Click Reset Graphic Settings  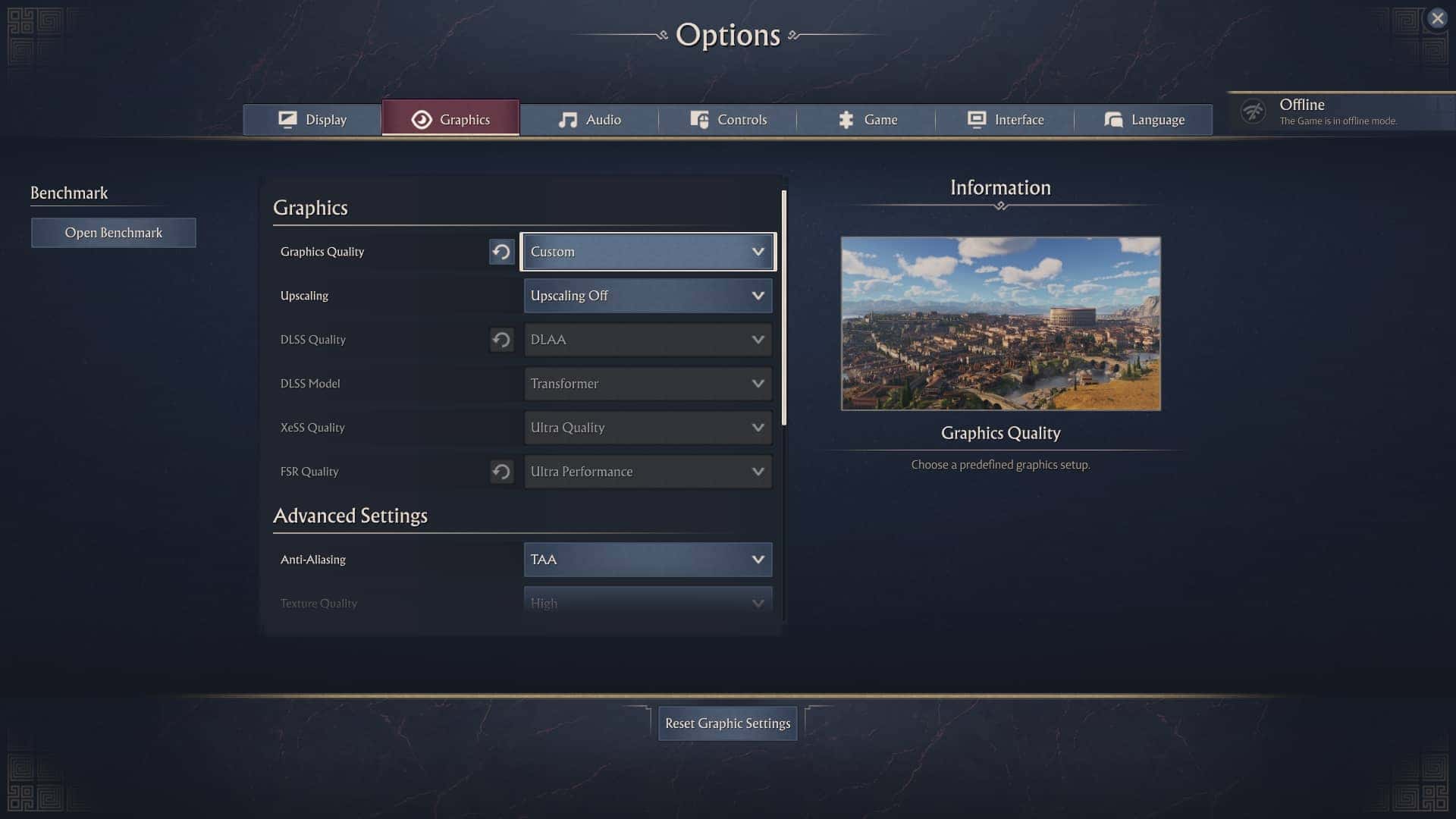[727, 723]
